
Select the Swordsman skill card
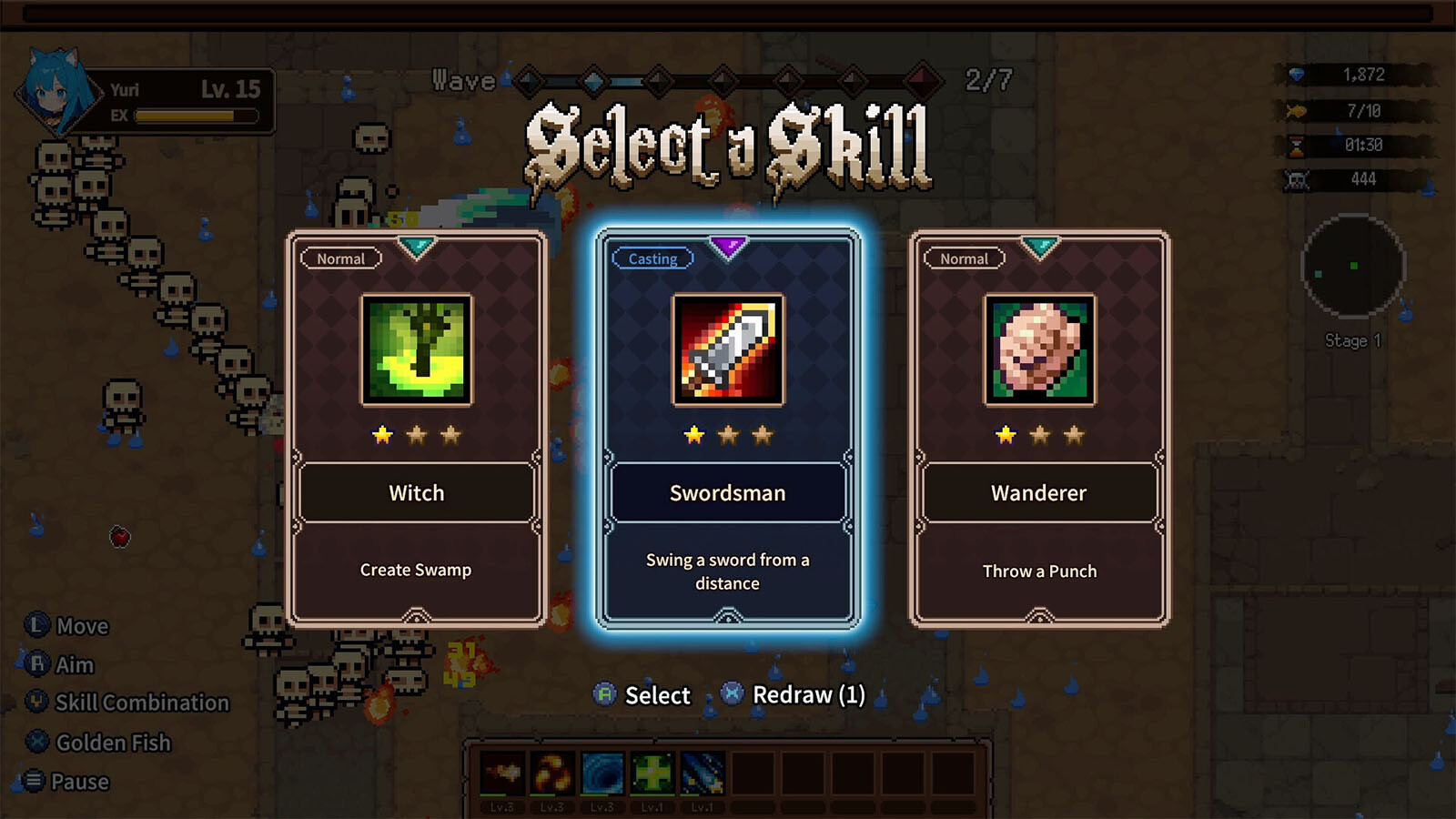(x=727, y=429)
